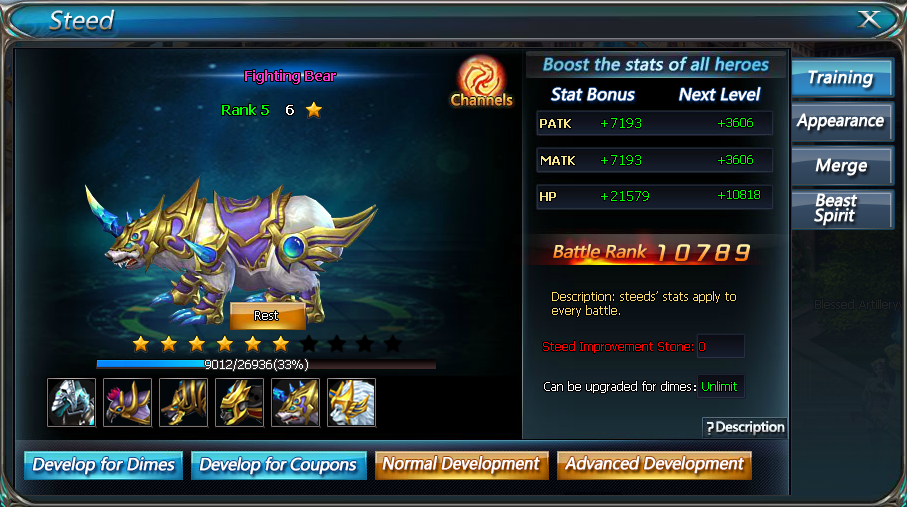Screen dimensions: 907x507
Task: Click the Steed Improvement Stone count field
Action: [x=720, y=347]
